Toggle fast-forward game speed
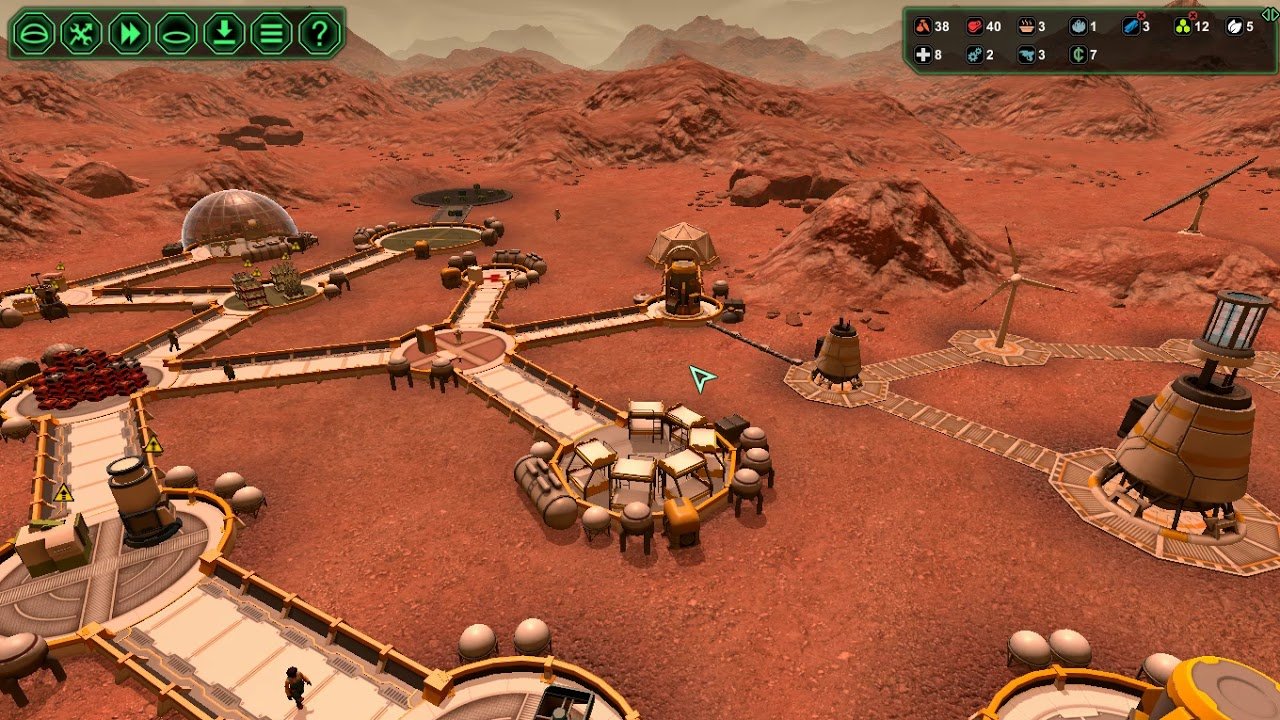Image resolution: width=1280 pixels, height=720 pixels. pyautogui.click(x=130, y=34)
